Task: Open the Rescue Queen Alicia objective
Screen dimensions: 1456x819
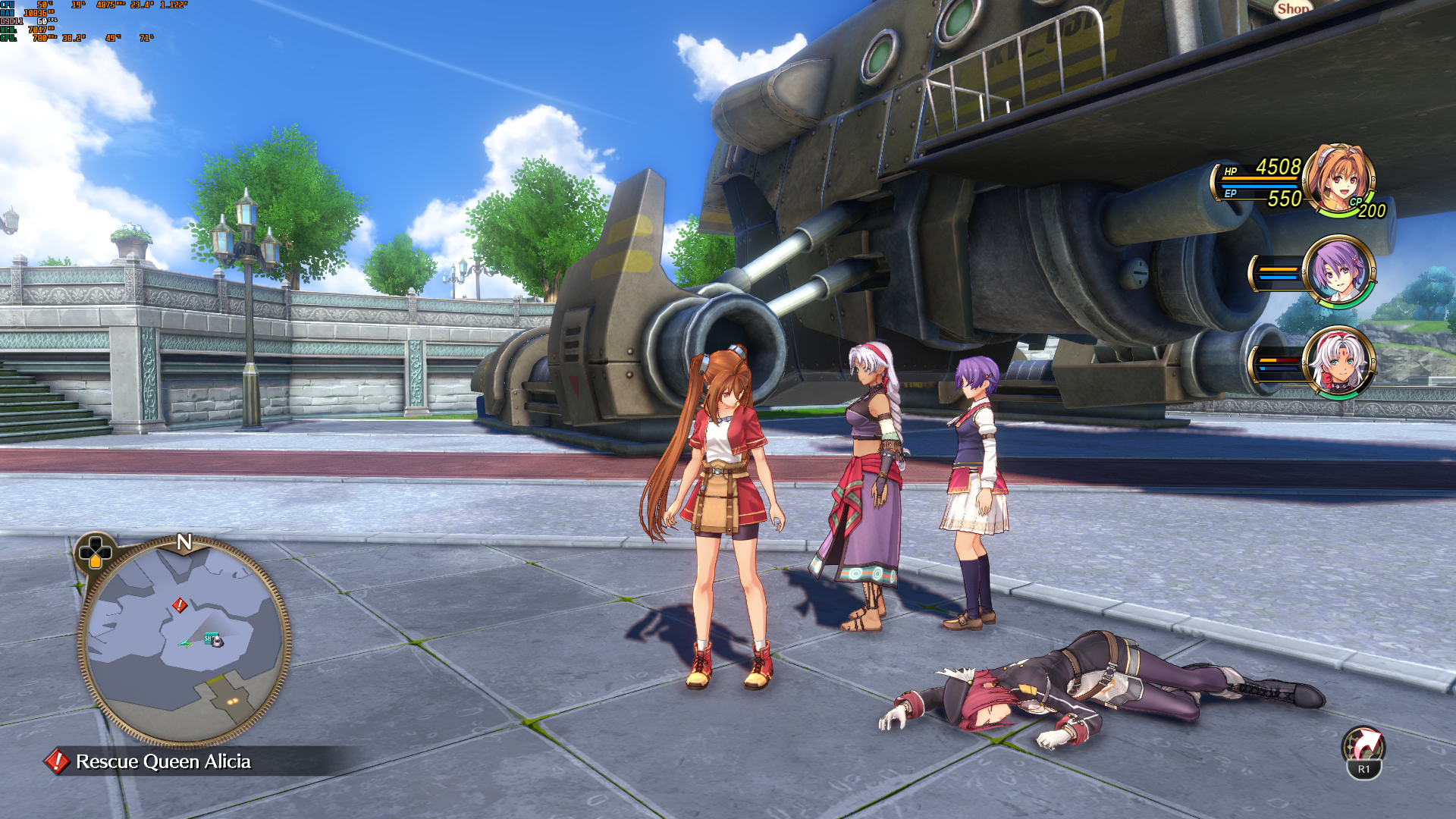Action: pos(163,761)
